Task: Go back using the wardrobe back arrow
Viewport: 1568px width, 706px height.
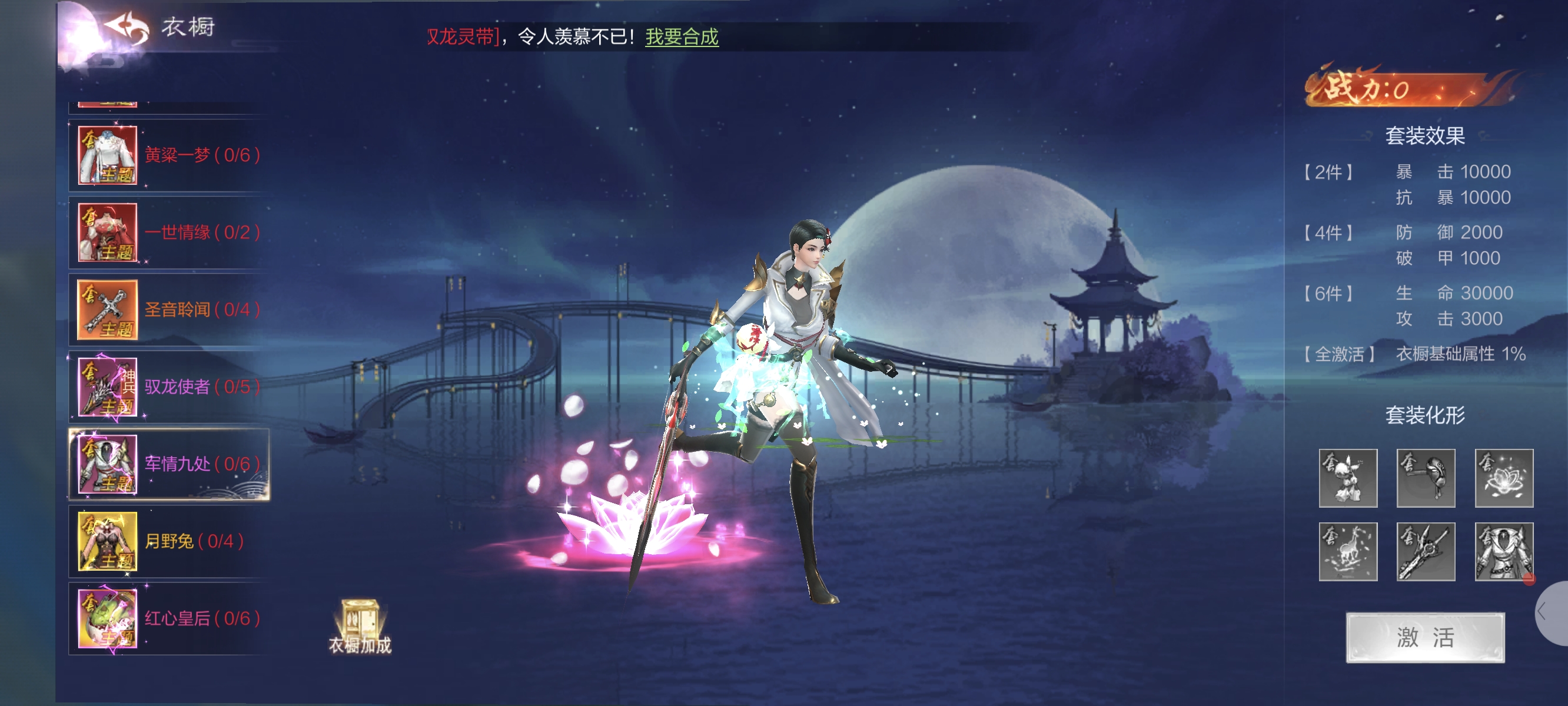Action: [127, 28]
